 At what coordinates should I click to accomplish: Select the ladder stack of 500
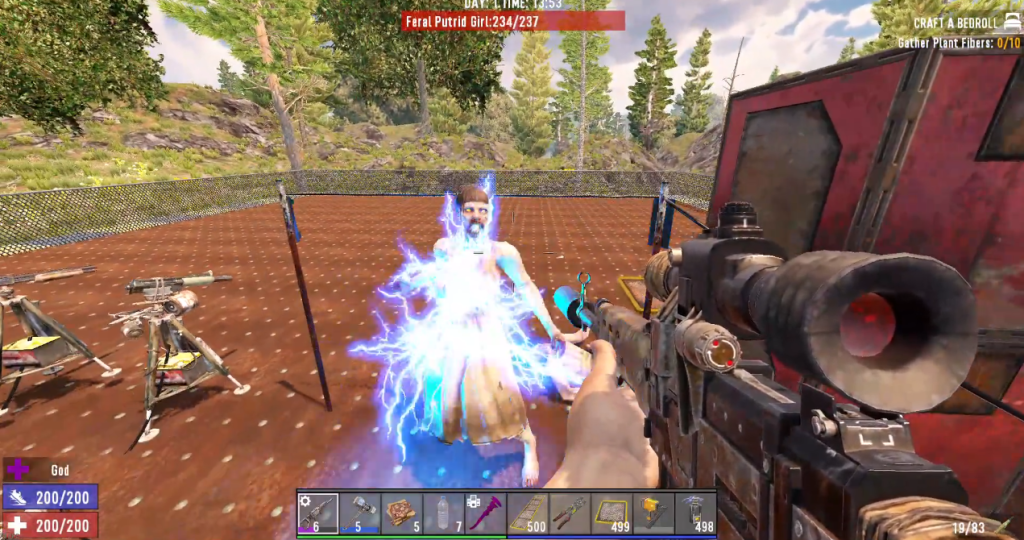pyautogui.click(x=528, y=513)
